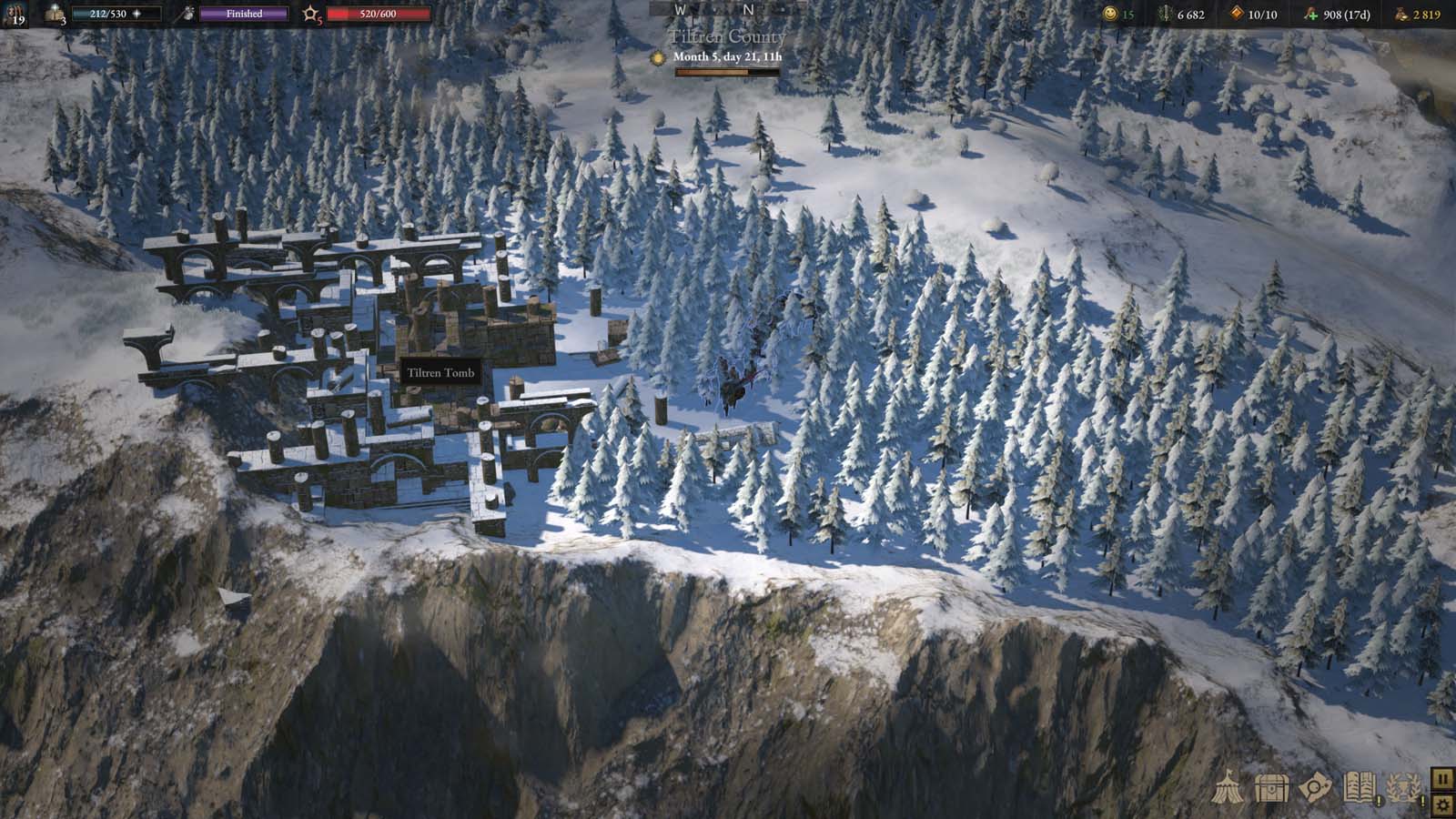Open the codex book with notification
Viewport: 1456px width, 819px height.
point(1360,784)
